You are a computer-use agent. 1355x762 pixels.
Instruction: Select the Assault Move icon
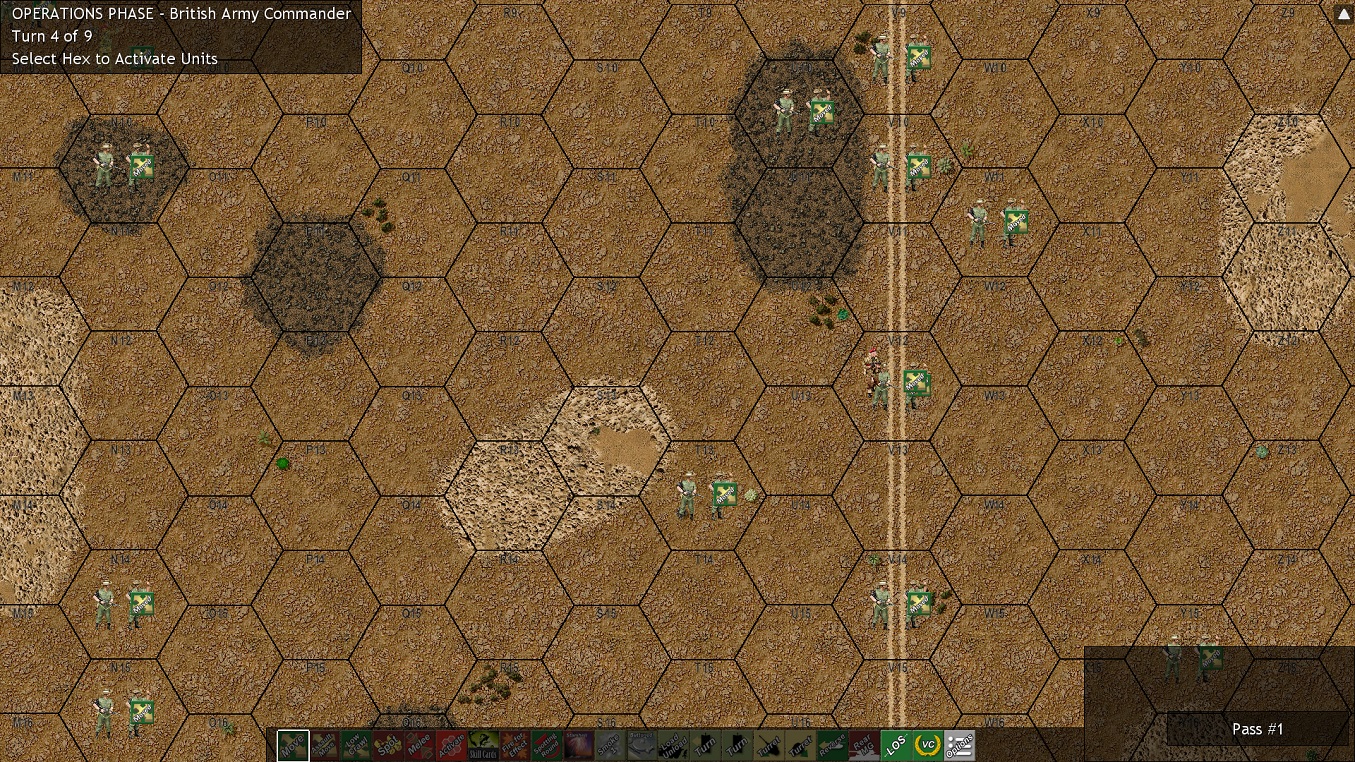pyautogui.click(x=325, y=745)
